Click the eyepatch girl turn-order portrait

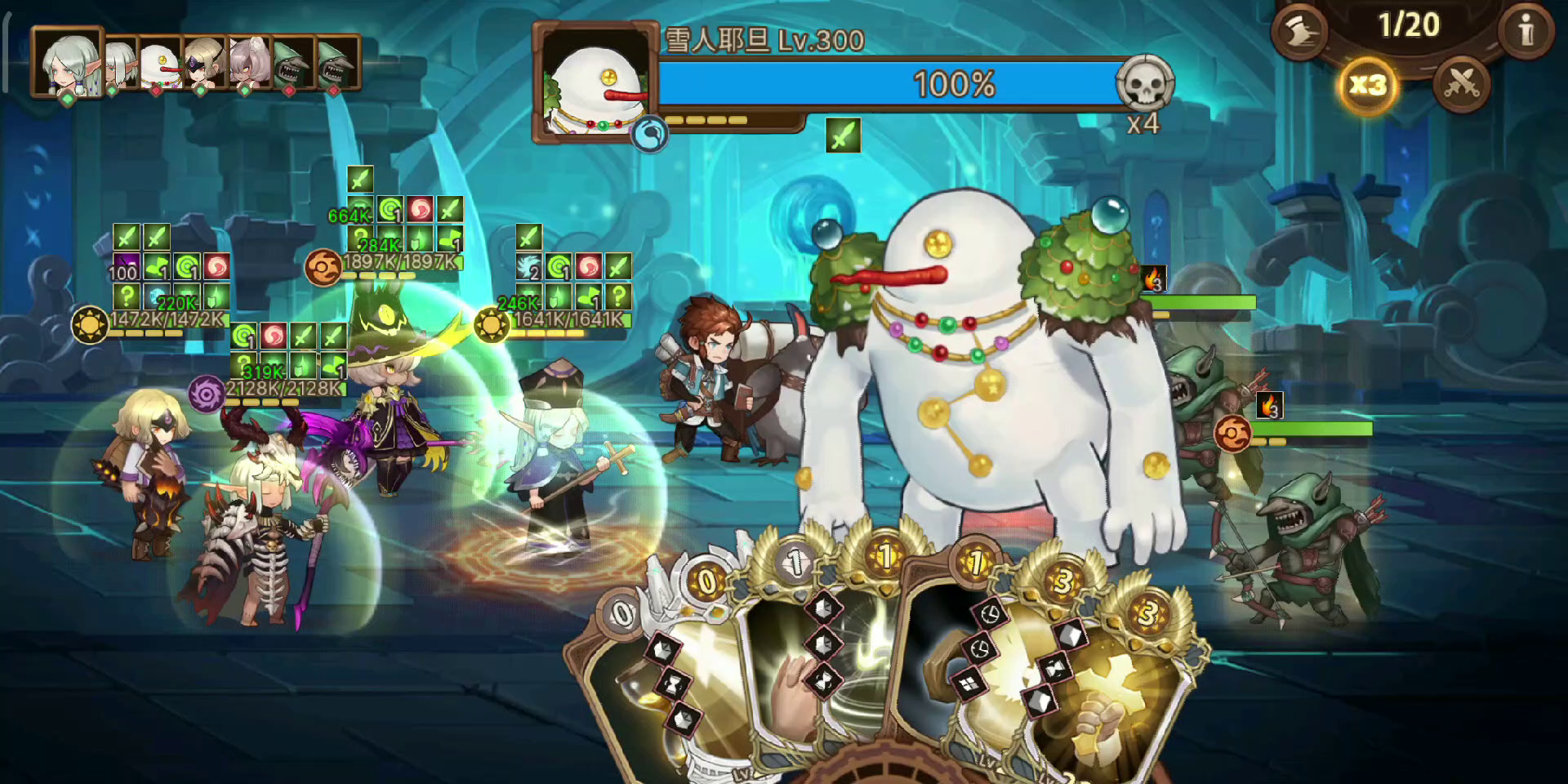[203, 62]
